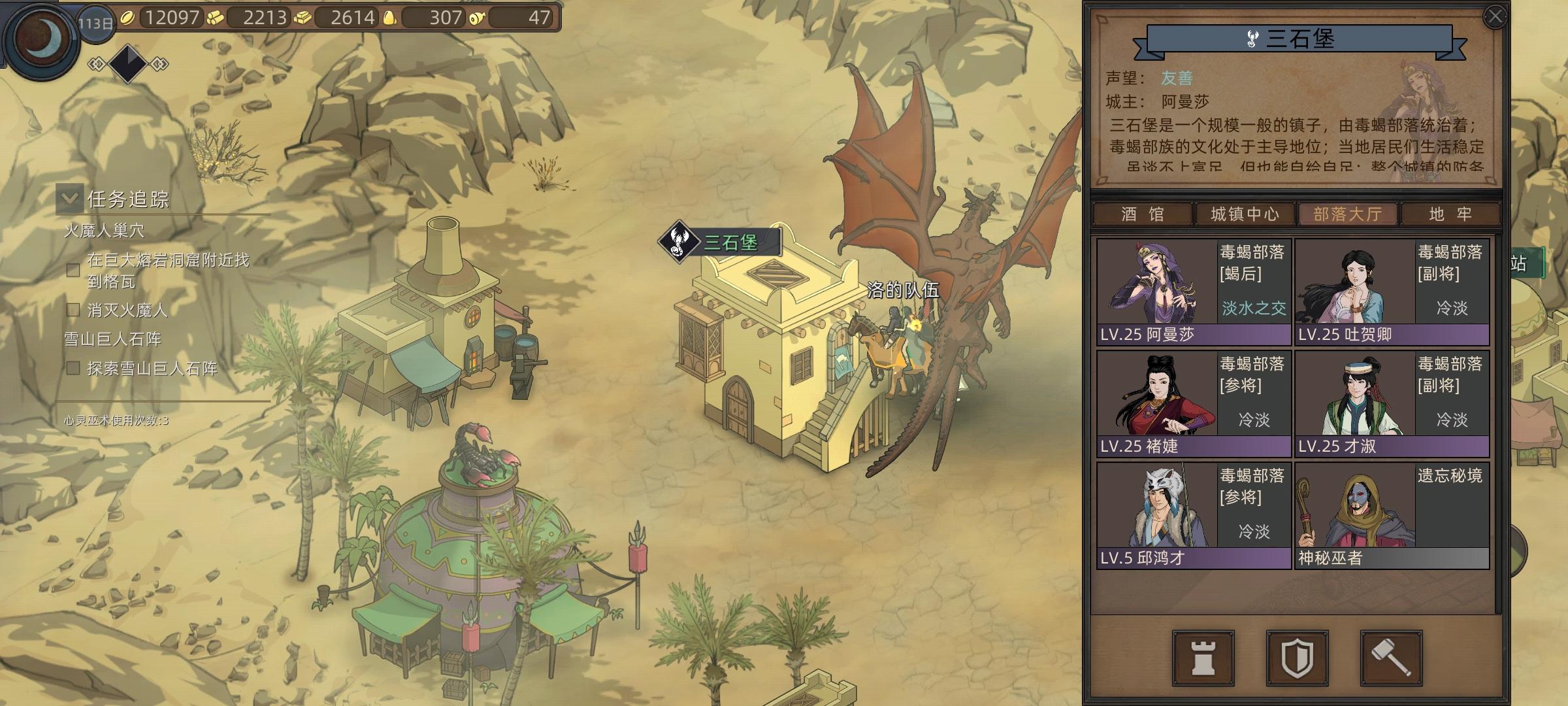Talk to 阿曼莎 the scorpion queen
The image size is (1568, 706).
pos(1194,292)
